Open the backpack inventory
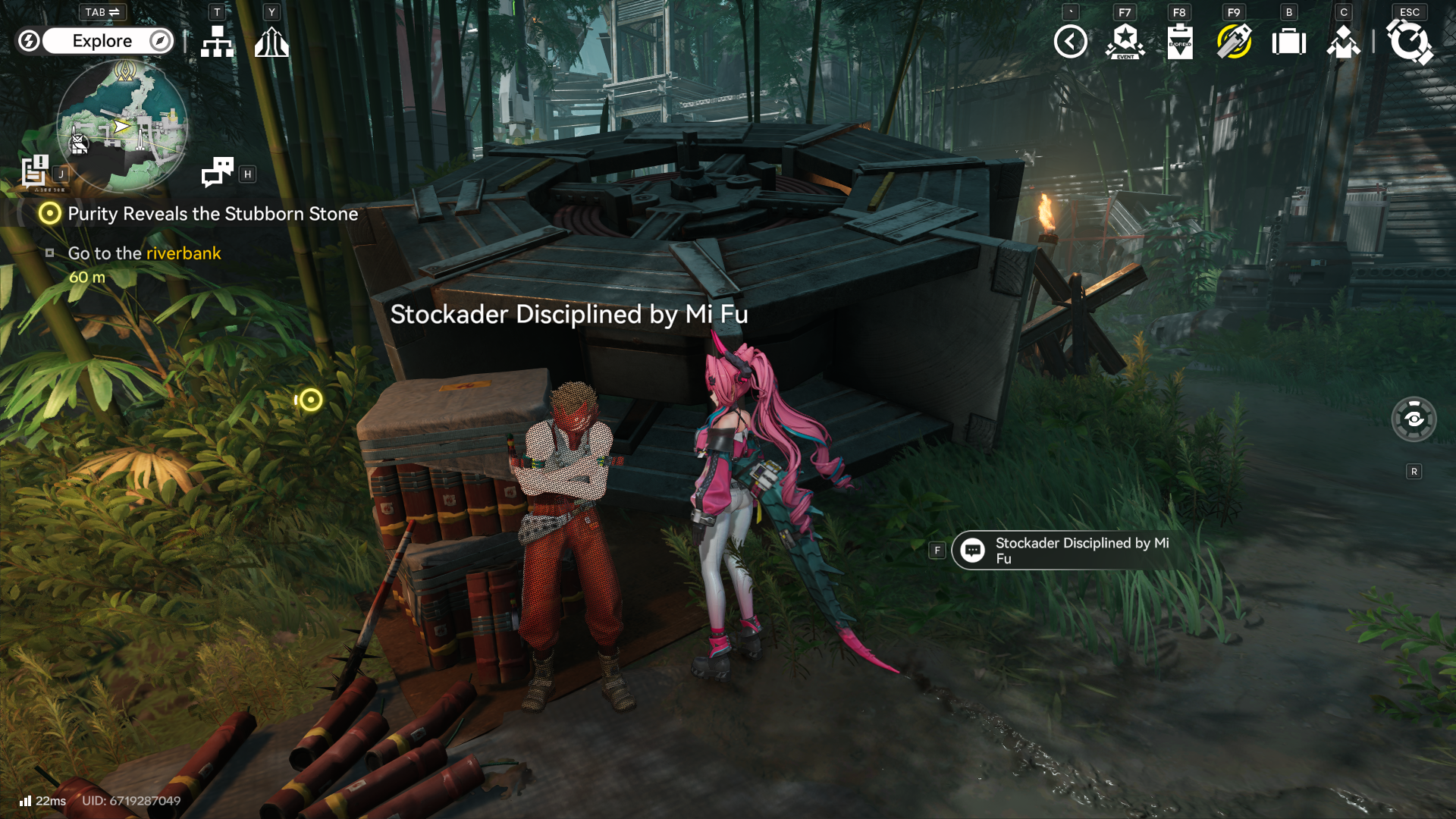The image size is (1456, 819). [1288, 42]
